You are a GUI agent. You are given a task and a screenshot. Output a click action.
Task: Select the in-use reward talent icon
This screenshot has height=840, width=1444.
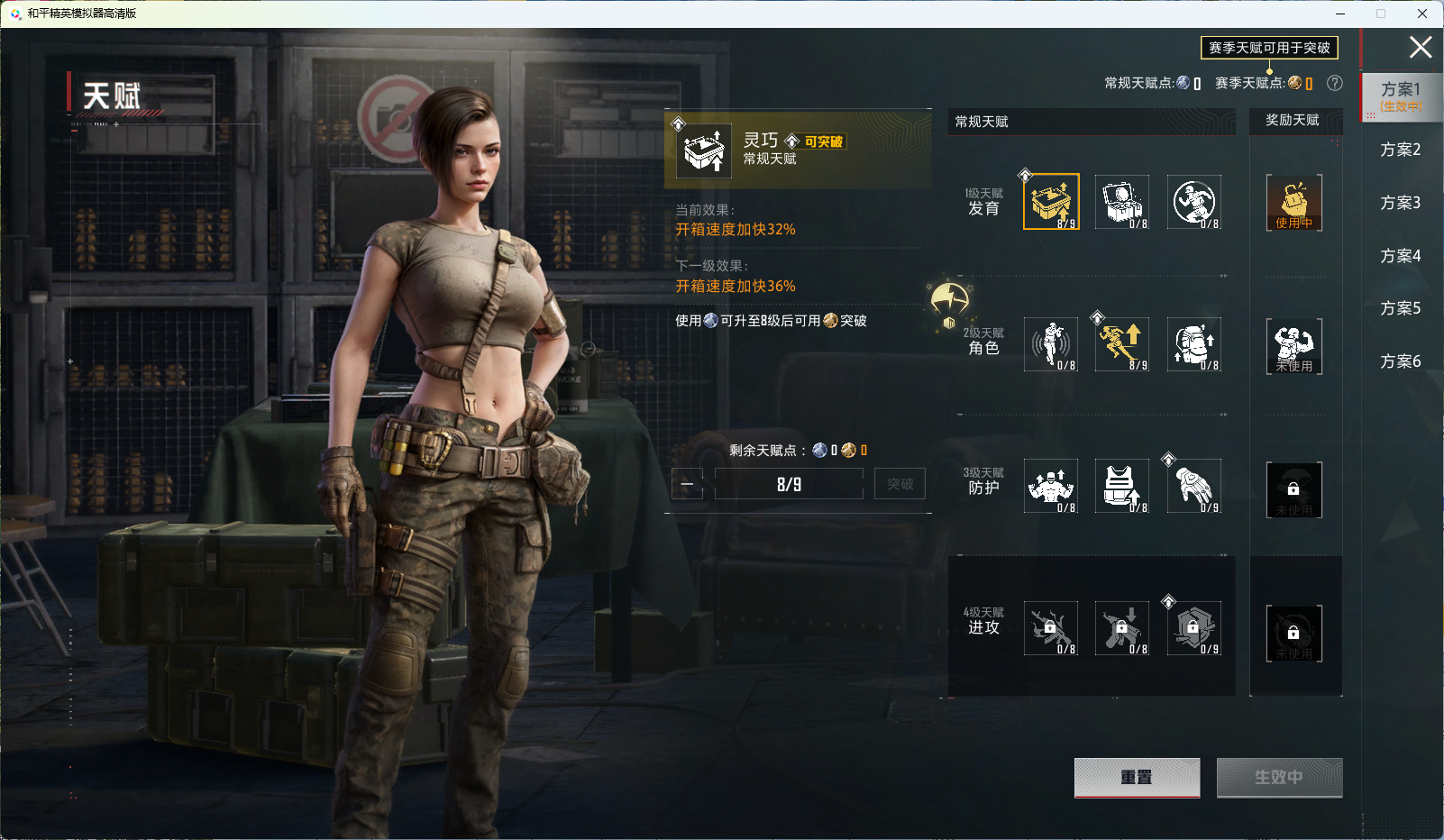1293,203
